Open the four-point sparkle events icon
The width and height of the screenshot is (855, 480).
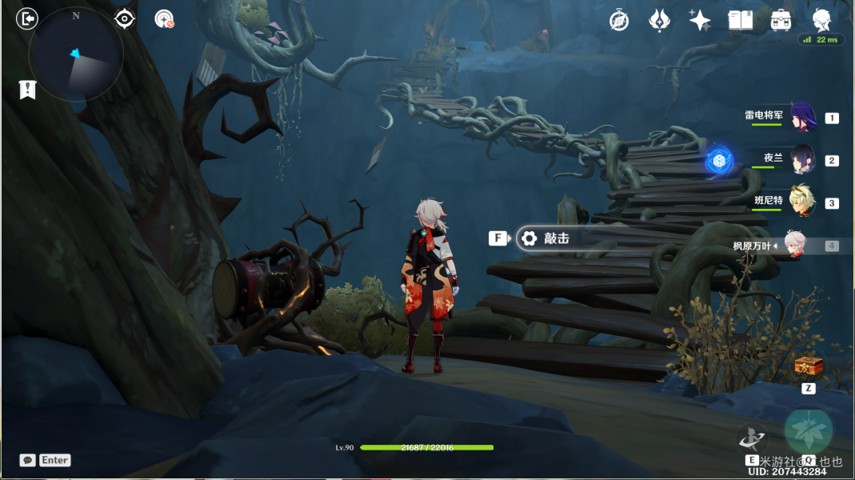[700, 20]
